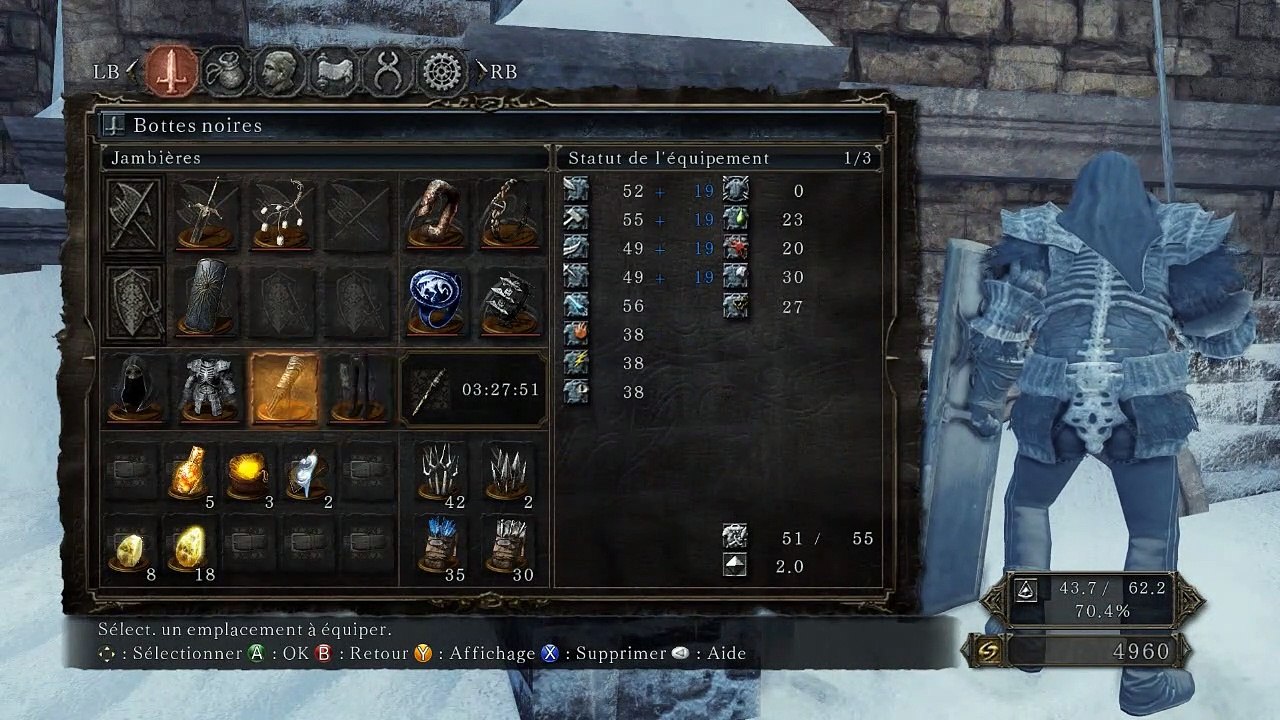
Task: Open the player status head tab
Action: (x=280, y=71)
